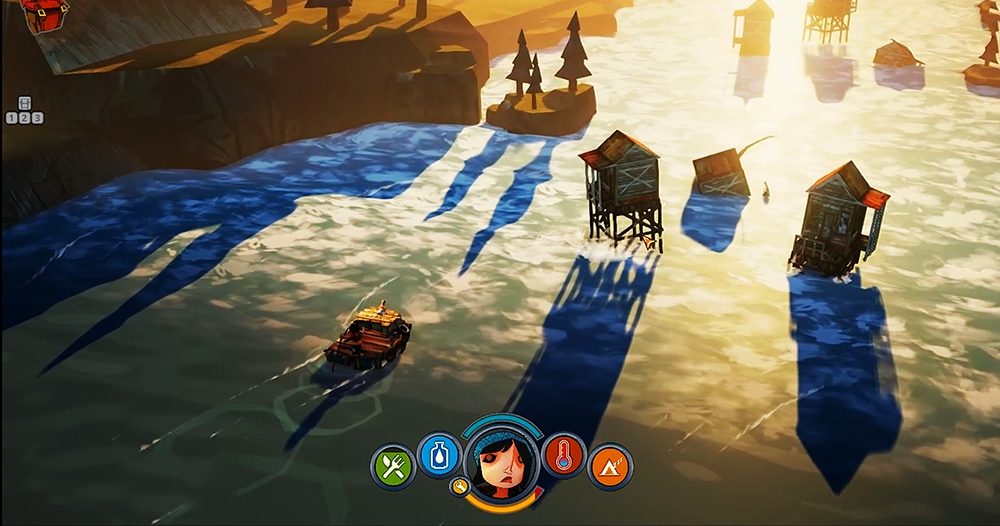Select the green hunger fork-and-knife icon
1000x526 pixels.
(393, 467)
